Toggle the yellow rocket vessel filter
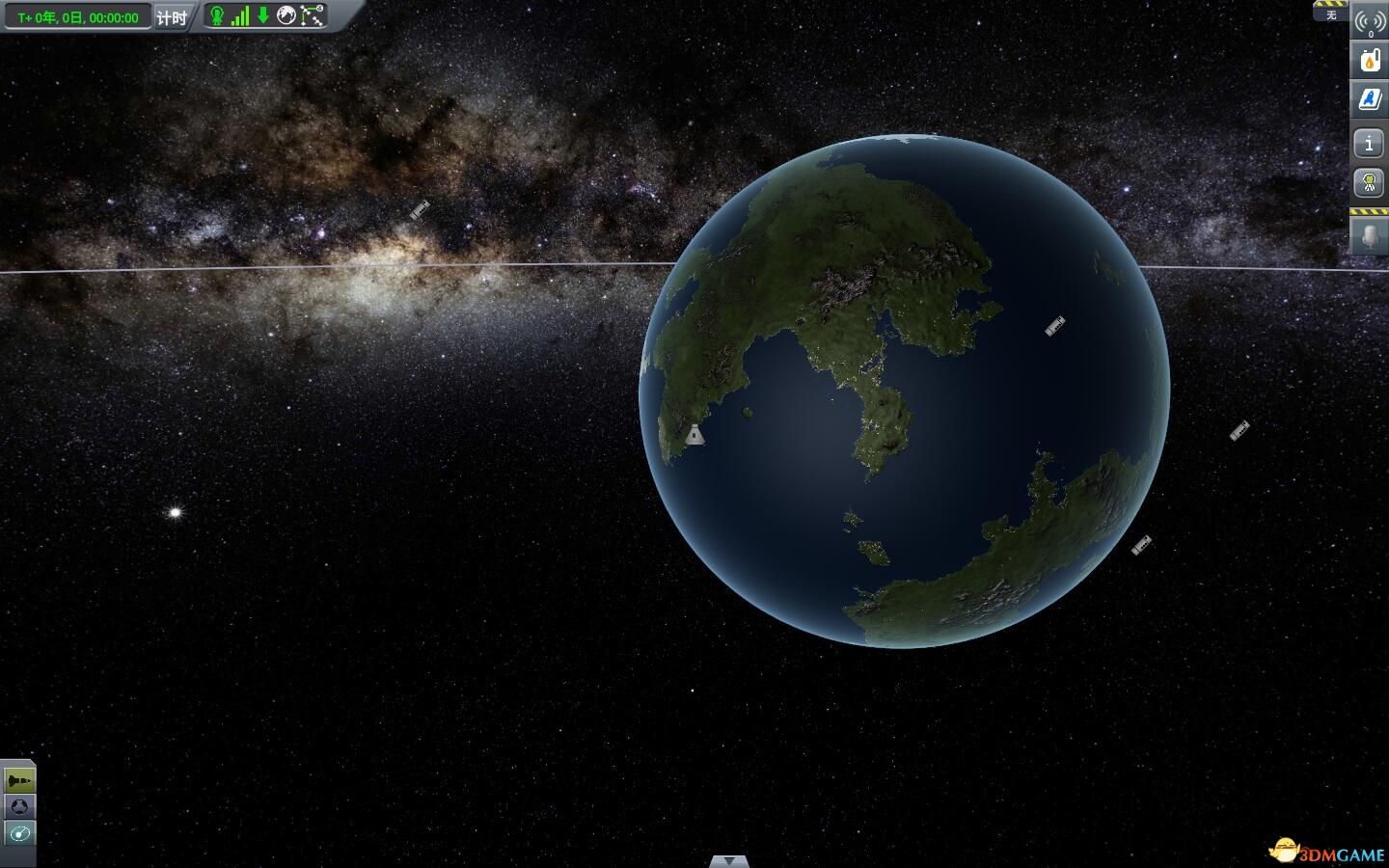The image size is (1389, 868). (18, 779)
